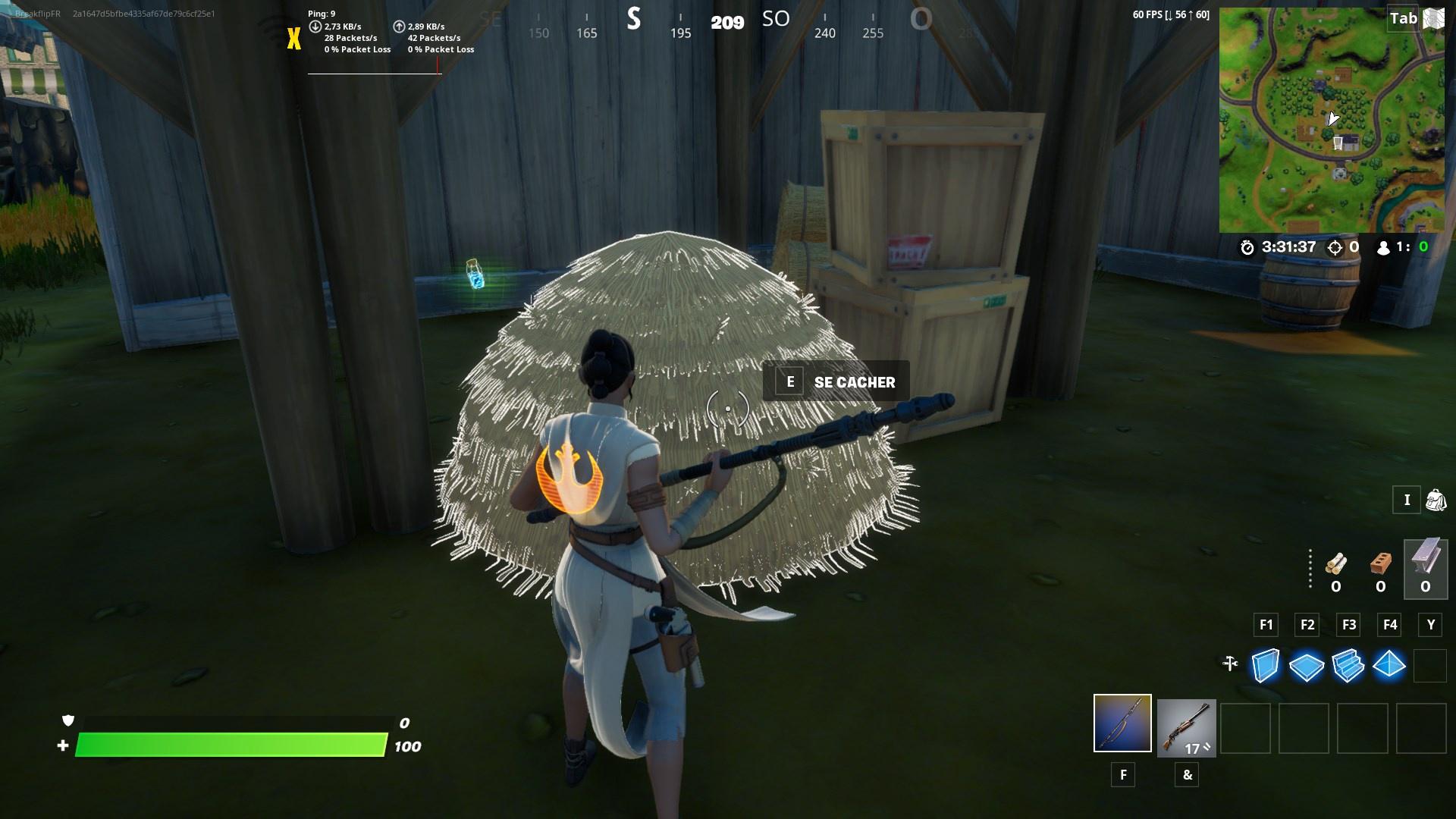Screen dimensions: 1456x819
Task: Select the roof pyramid build piece icon
Action: click(1390, 666)
